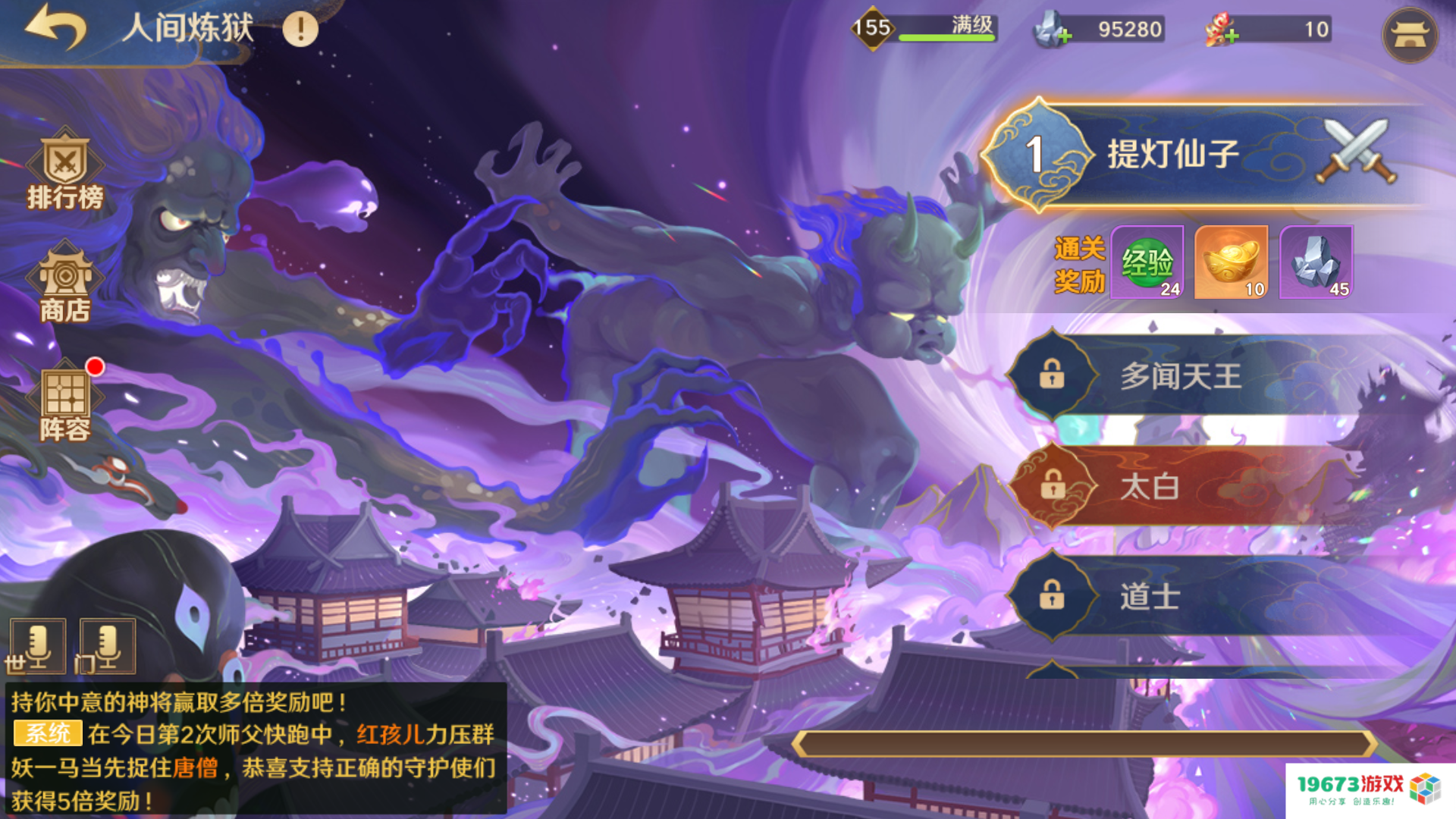Viewport: 1456px width, 819px height.
Task: Tap the silver ore reward icon
Action: pyautogui.click(x=1316, y=262)
